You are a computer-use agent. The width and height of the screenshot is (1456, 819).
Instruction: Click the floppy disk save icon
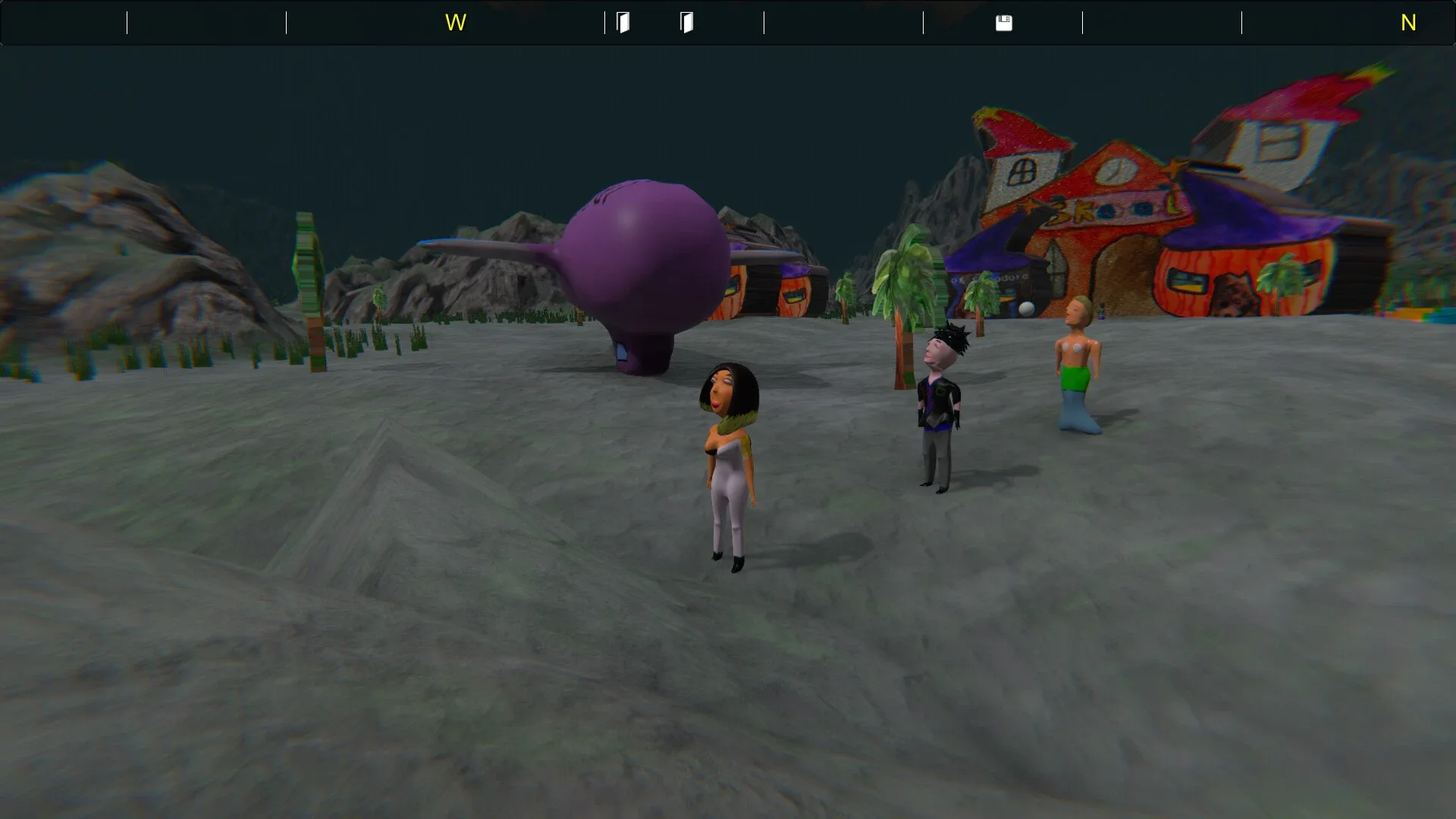coord(1006,23)
